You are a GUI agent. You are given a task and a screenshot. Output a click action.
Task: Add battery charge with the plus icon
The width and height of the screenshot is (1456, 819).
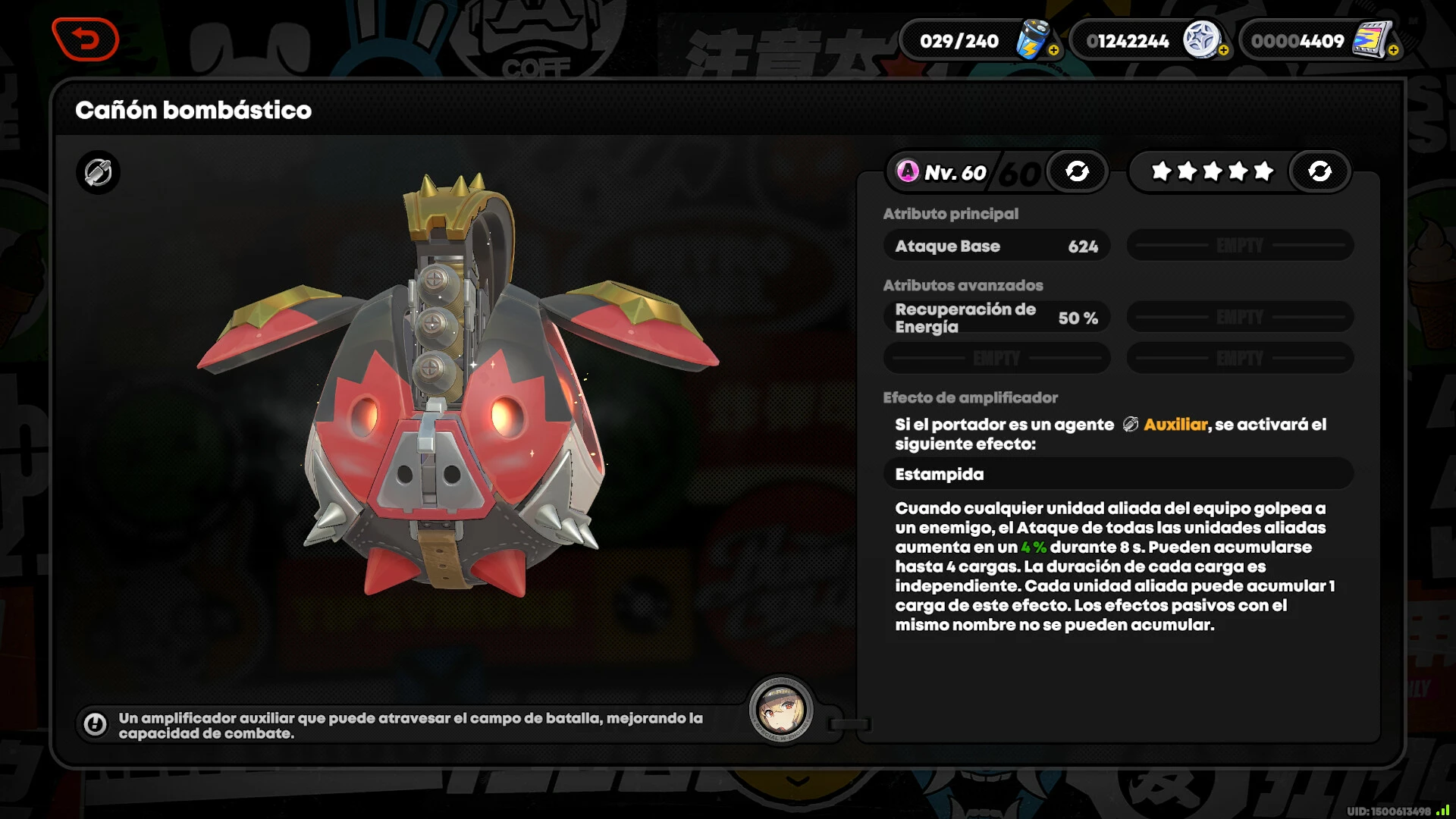pyautogui.click(x=1053, y=51)
